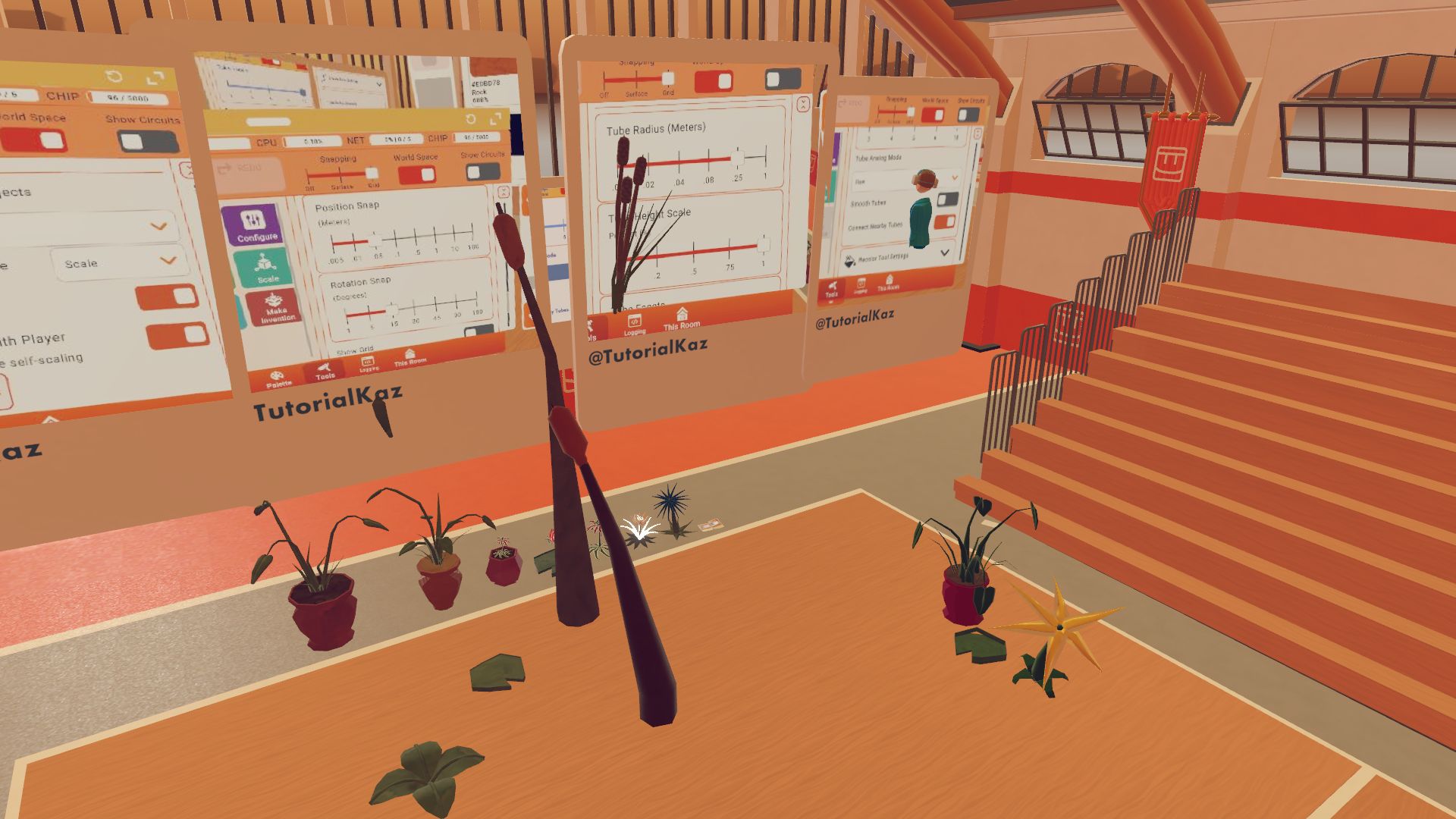Toggle Smooth Tubes on
This screenshot has height=819, width=1456.
(x=948, y=199)
